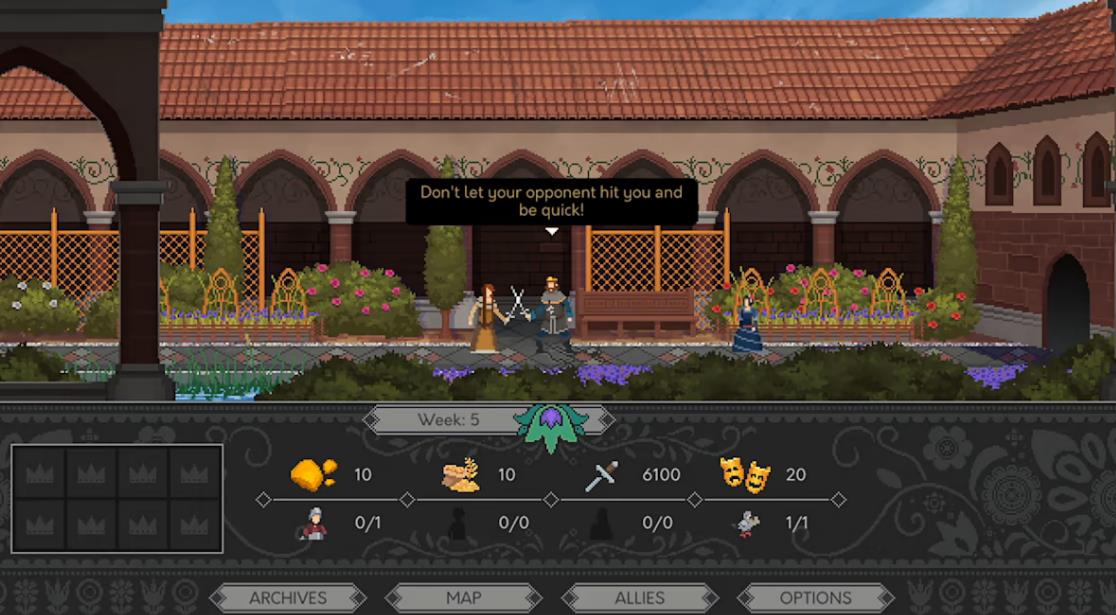The height and width of the screenshot is (615, 1116).
Task: Click the sword military strength icon
Action: (602, 476)
